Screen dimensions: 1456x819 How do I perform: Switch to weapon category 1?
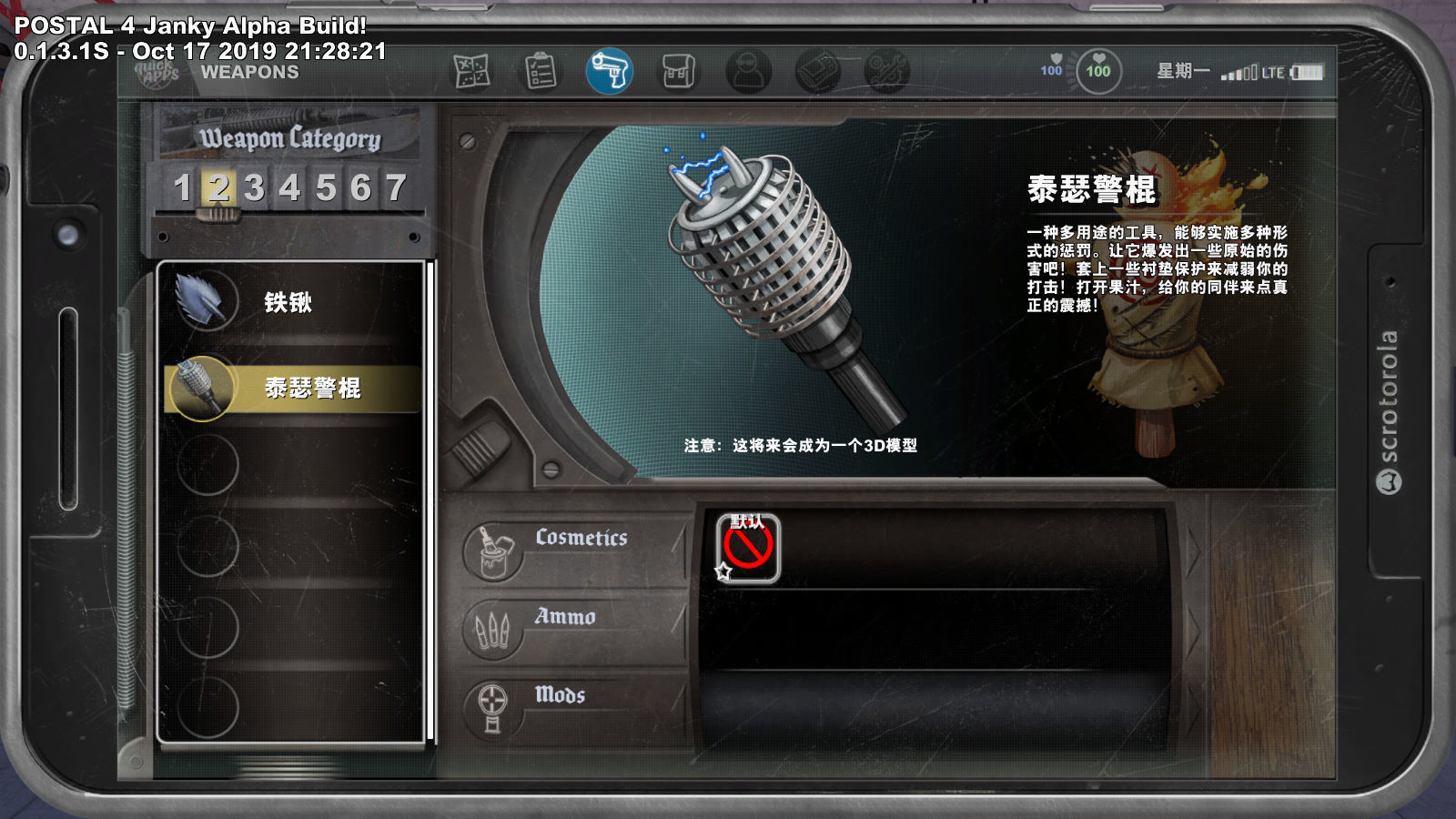pos(182,188)
